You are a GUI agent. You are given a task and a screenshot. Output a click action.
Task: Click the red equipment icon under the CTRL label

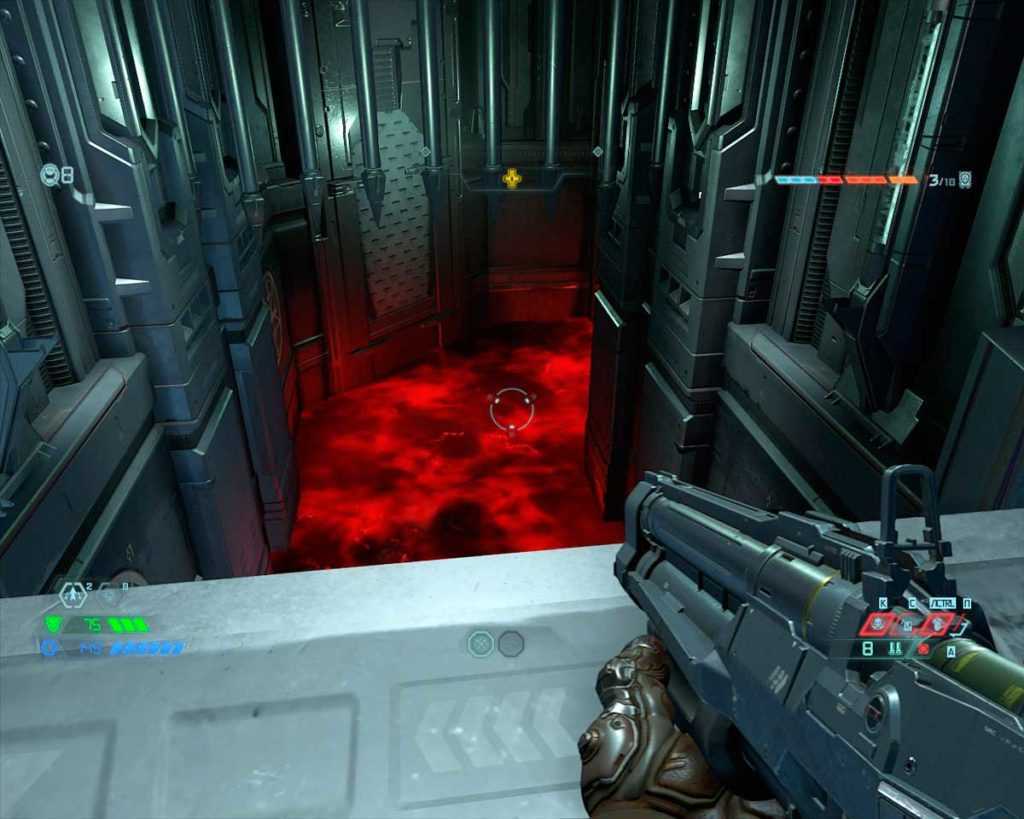coord(939,624)
